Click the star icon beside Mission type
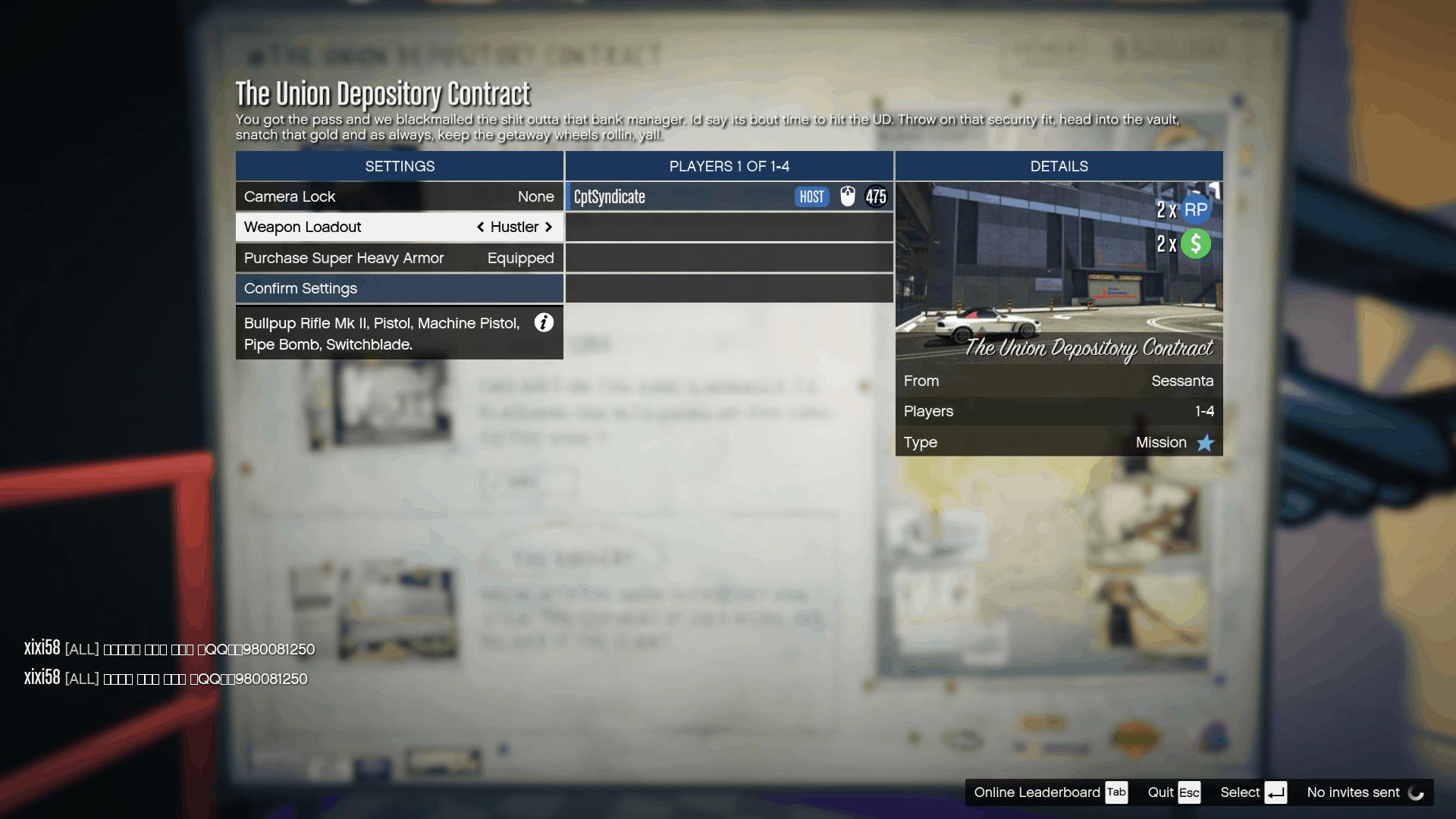 1205,443
